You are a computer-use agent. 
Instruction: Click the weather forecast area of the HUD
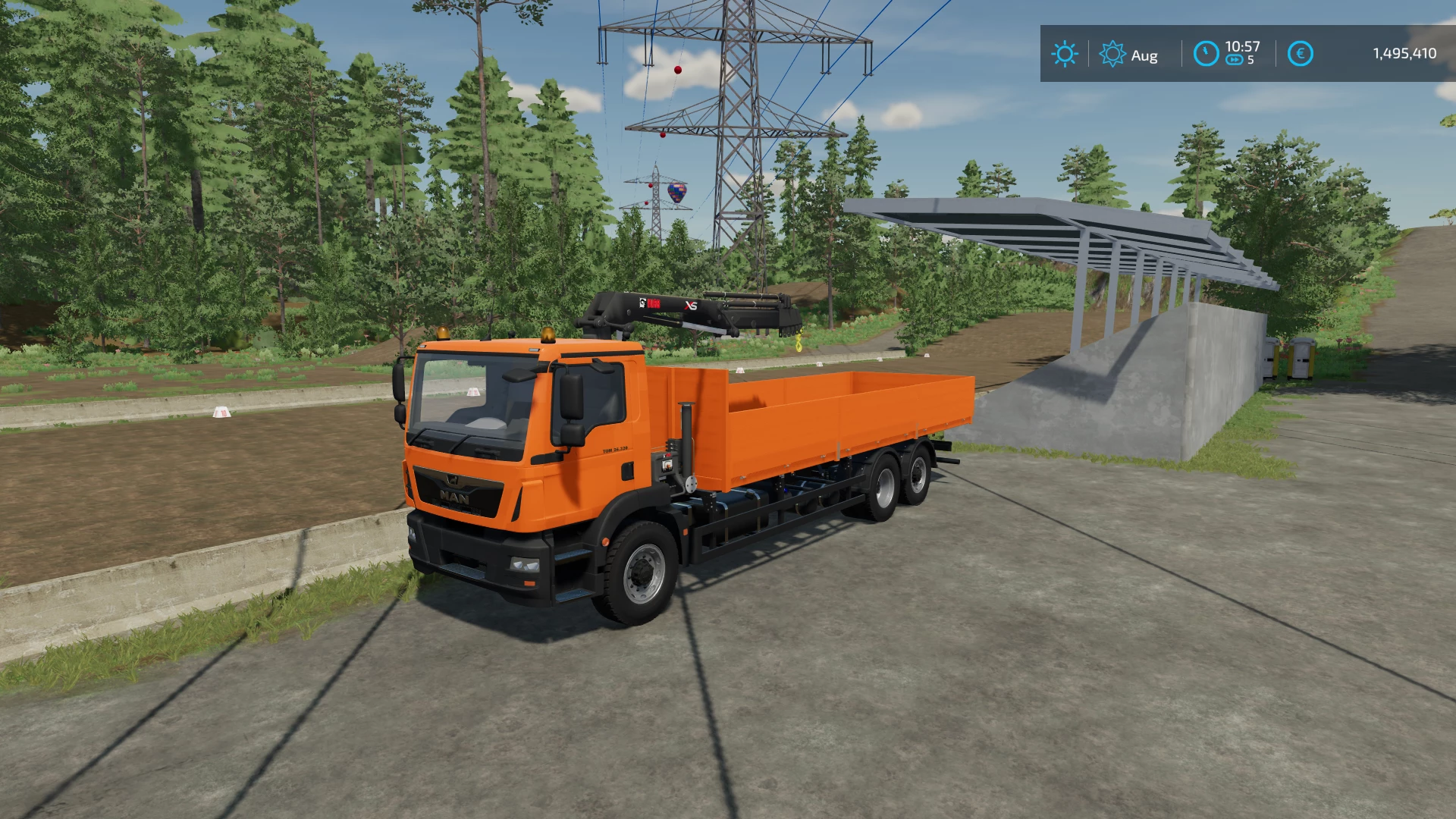[x=1065, y=54]
